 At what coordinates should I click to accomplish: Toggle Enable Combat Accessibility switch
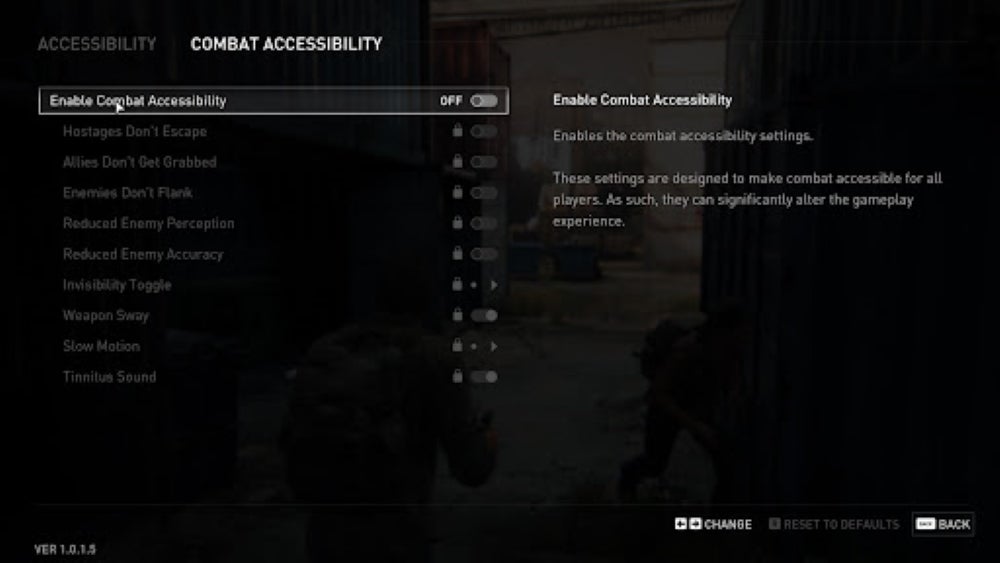[484, 100]
